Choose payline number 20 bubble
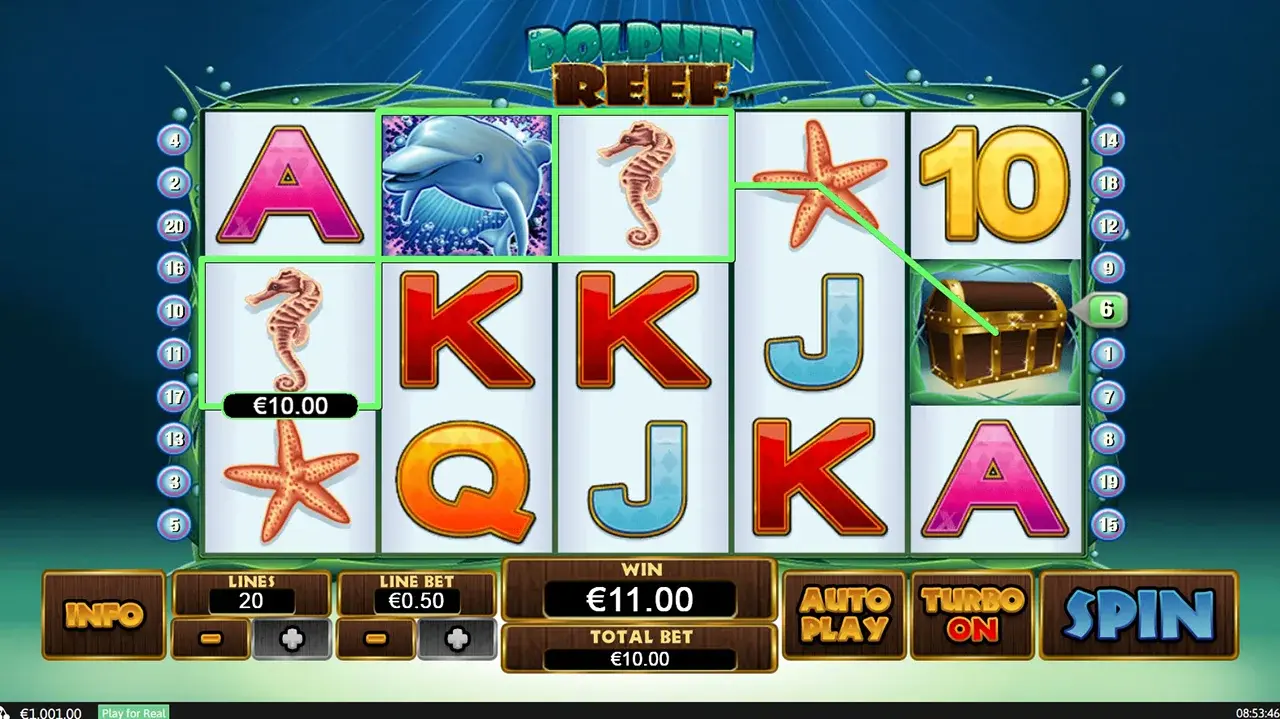The image size is (1280, 719). (x=174, y=226)
